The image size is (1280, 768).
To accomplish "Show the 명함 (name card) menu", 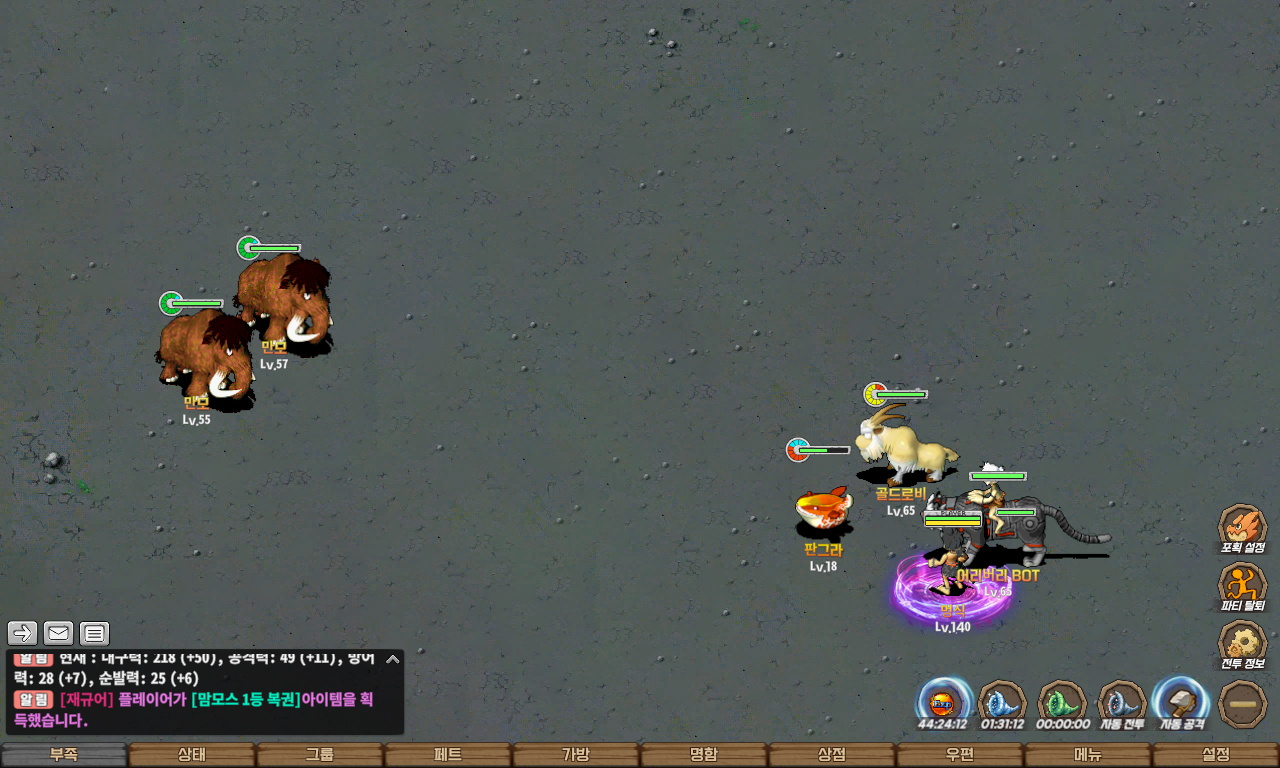I will (704, 755).
